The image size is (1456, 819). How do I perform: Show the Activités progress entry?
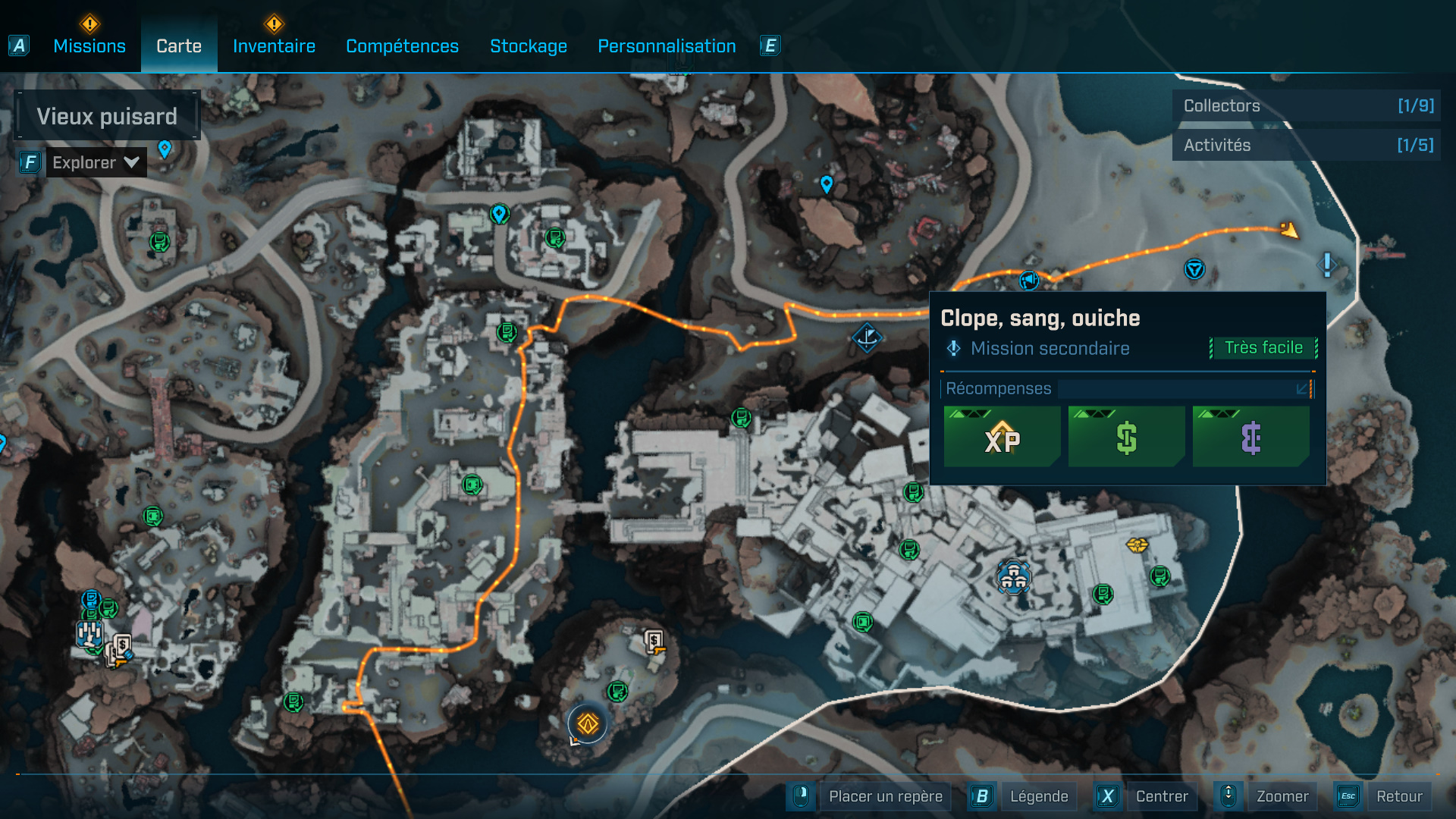tap(1307, 145)
